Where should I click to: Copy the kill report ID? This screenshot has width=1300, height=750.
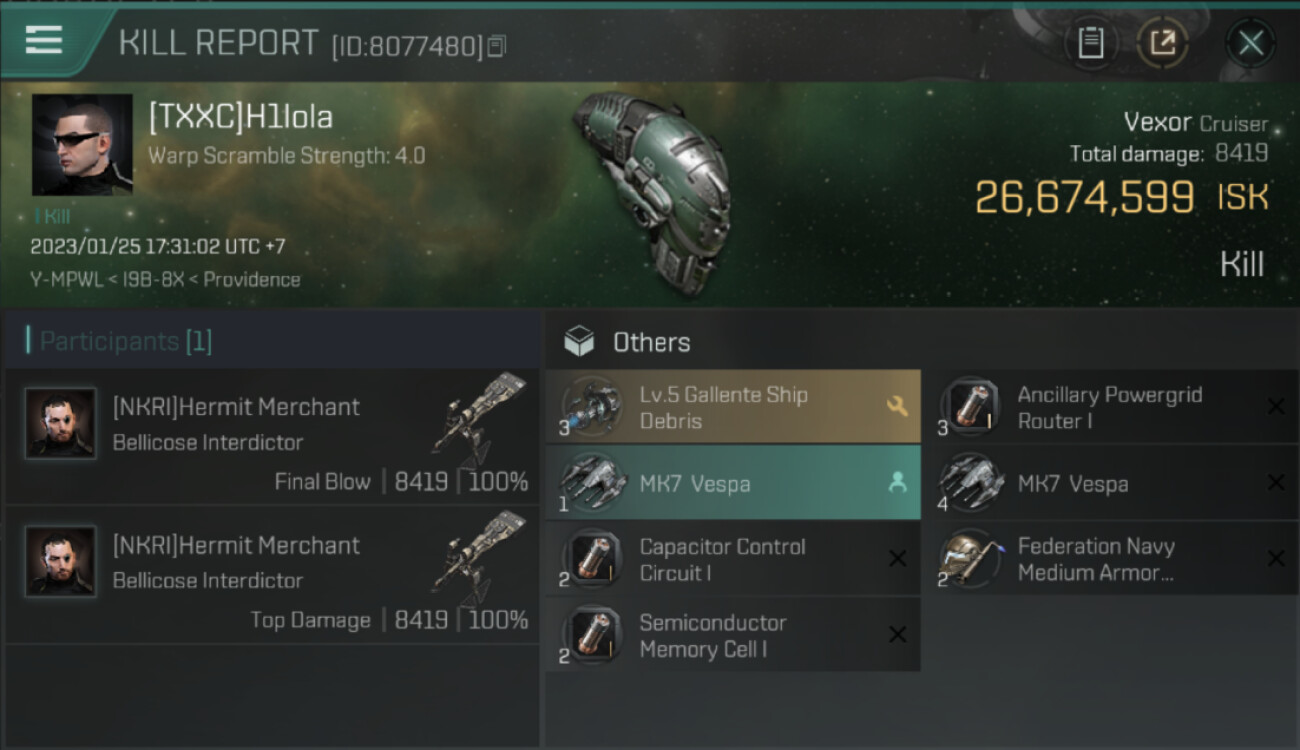(497, 46)
